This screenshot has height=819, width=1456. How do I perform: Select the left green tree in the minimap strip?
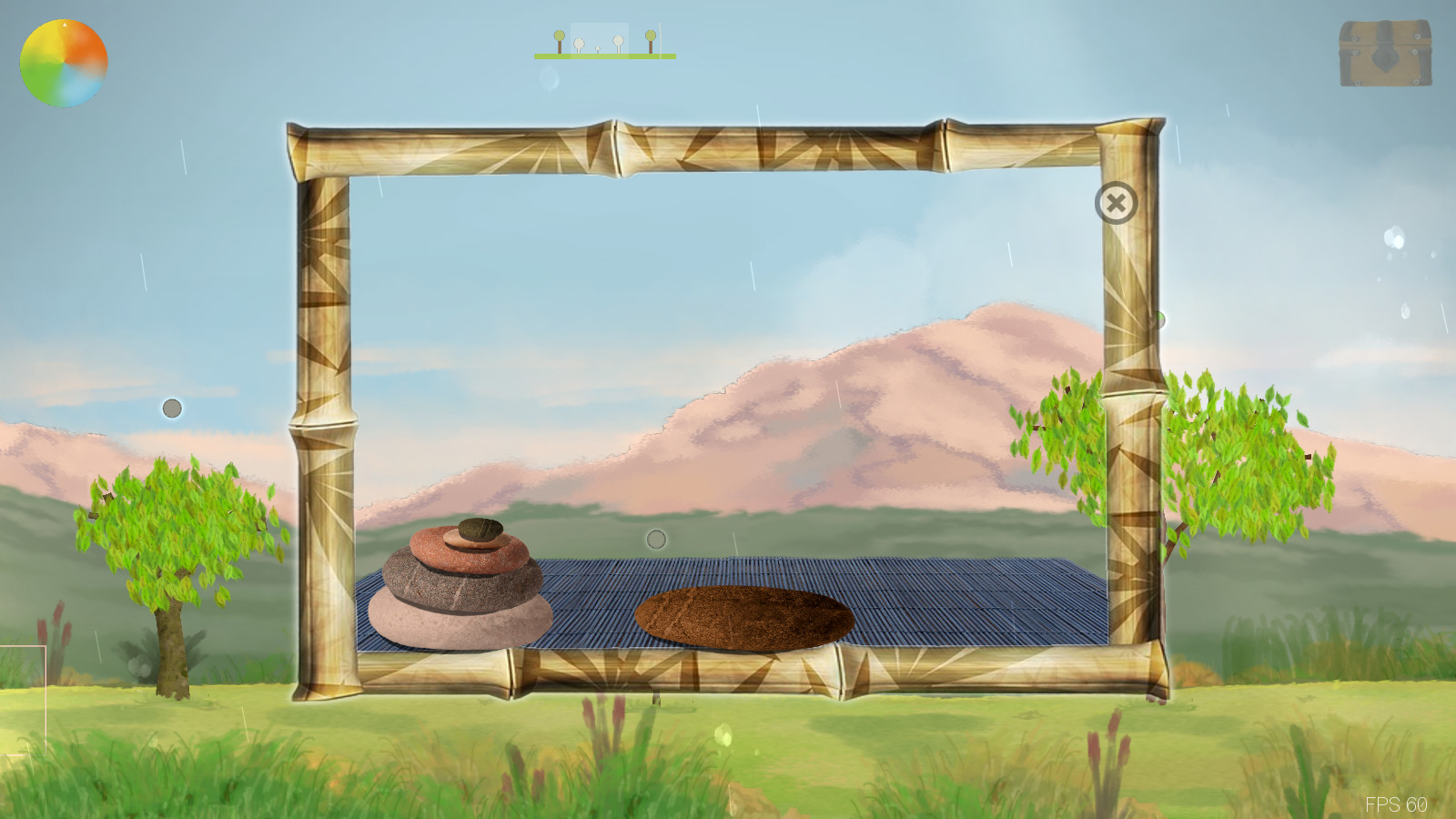tap(559, 36)
